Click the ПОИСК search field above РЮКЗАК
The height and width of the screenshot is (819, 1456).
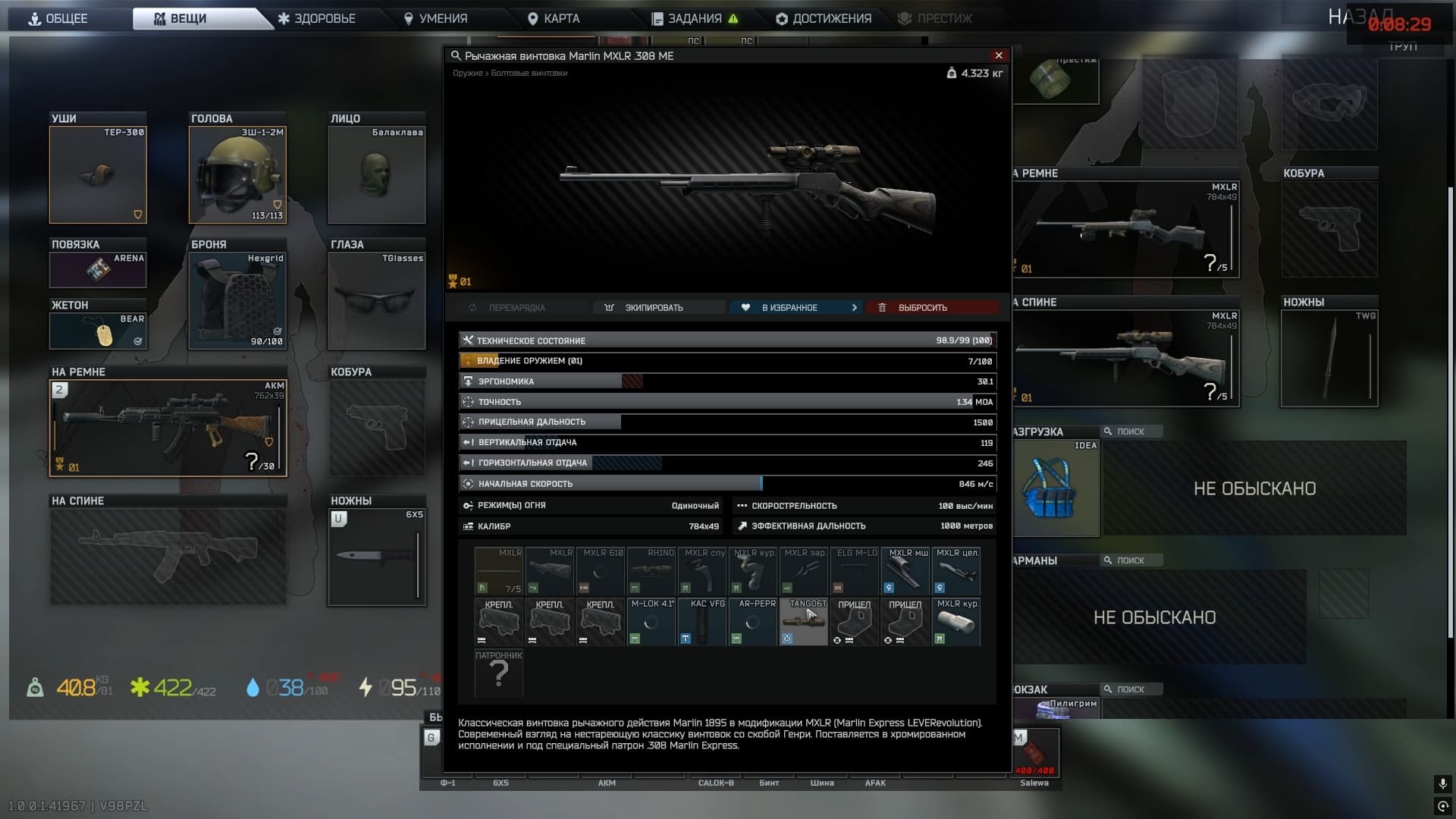1130,689
